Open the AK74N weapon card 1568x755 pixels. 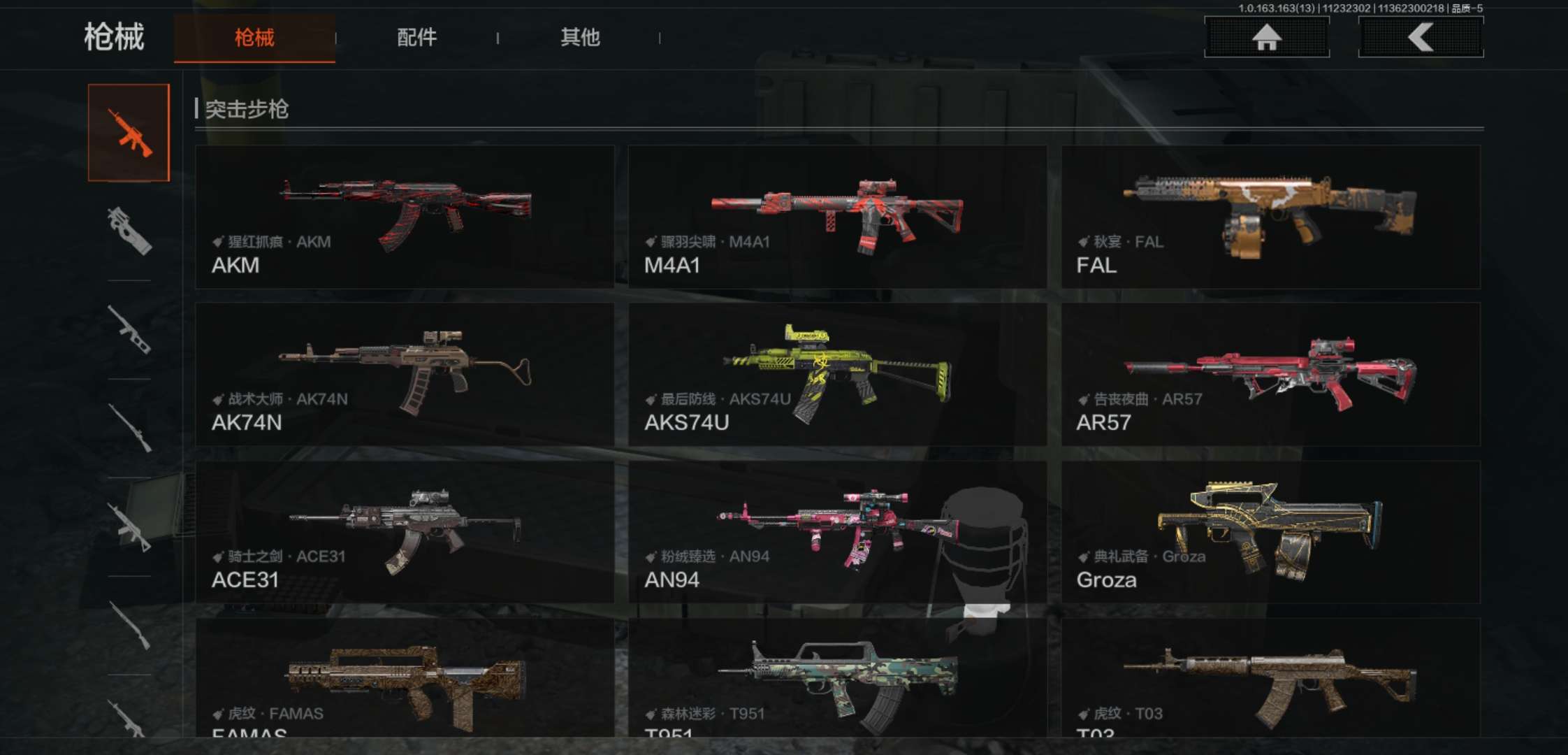point(405,374)
